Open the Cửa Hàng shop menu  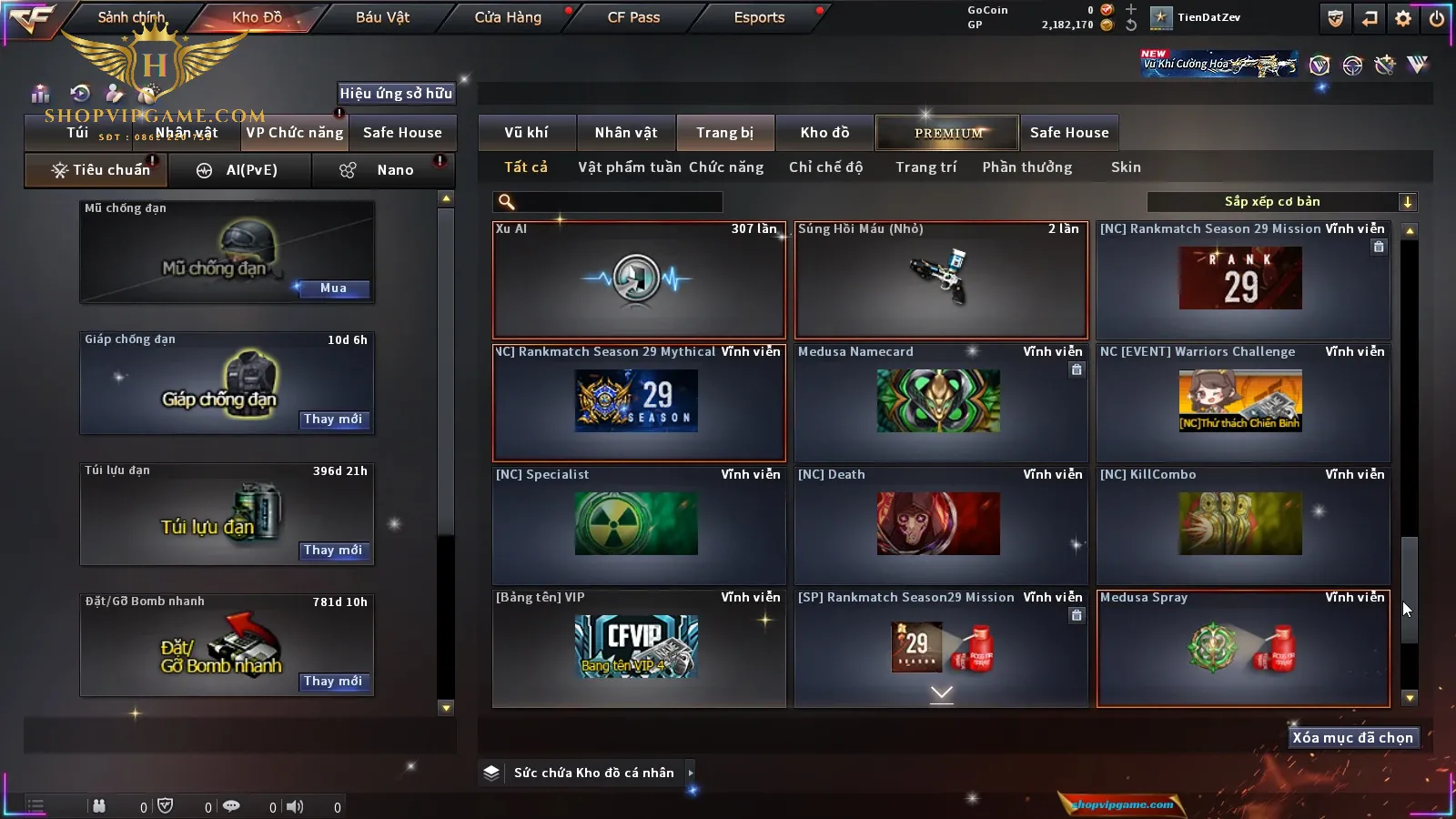508,17
